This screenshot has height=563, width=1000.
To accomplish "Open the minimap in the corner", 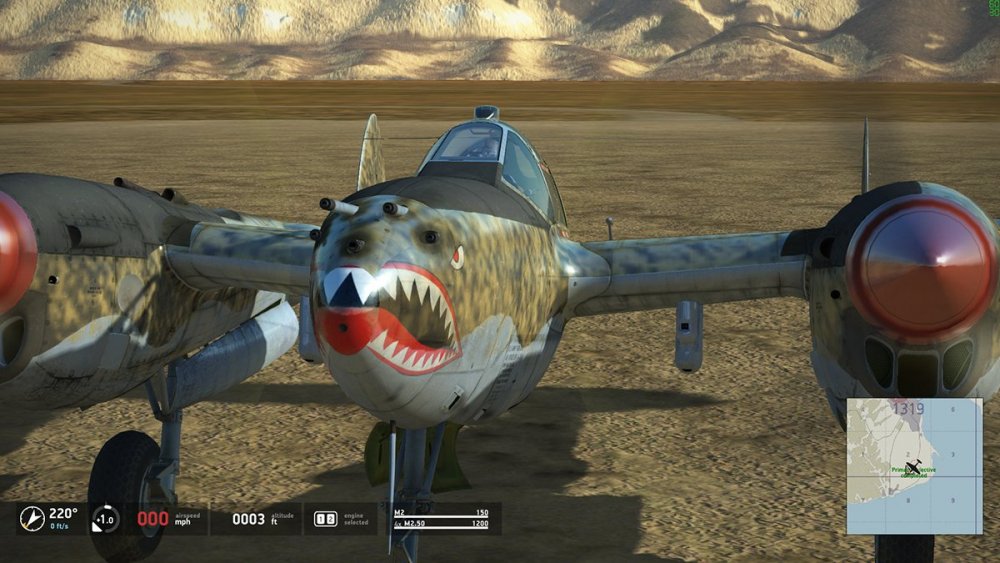I will pyautogui.click(x=914, y=466).
